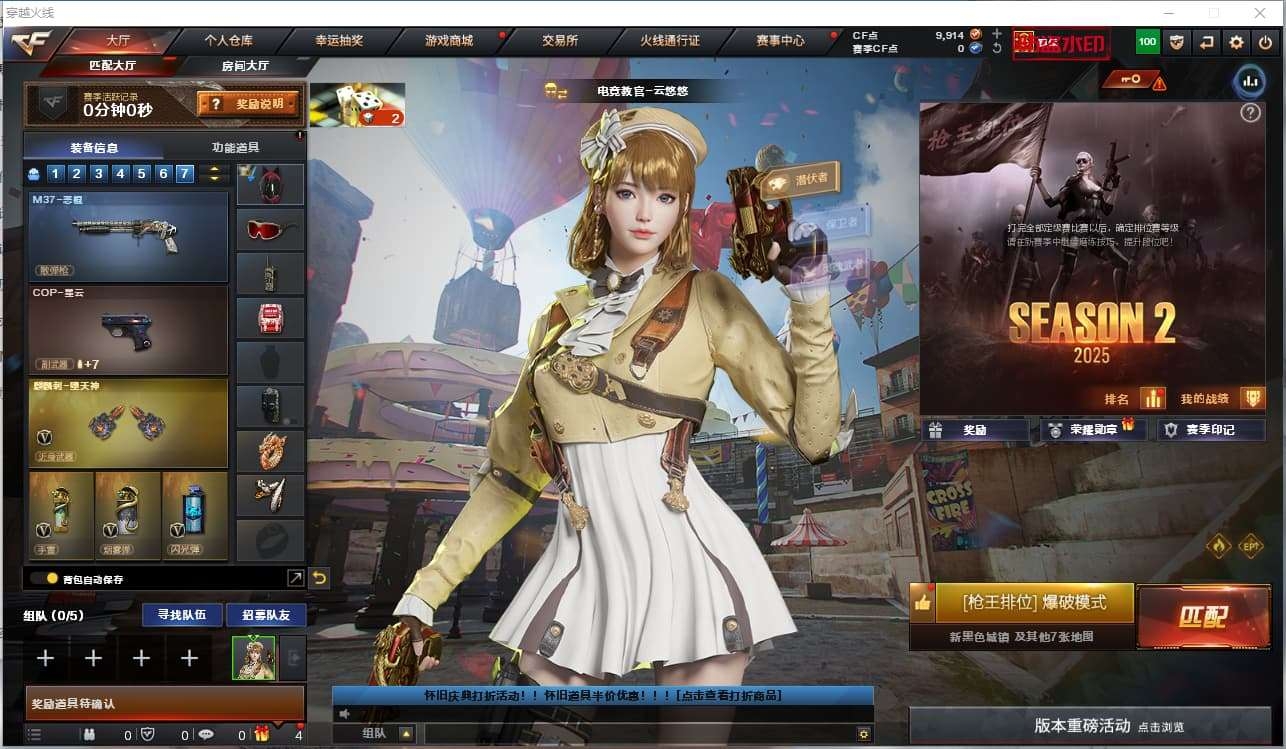Select the COP pistol secondary weapon slot
This screenshot has width=1286, height=749.
[x=128, y=330]
